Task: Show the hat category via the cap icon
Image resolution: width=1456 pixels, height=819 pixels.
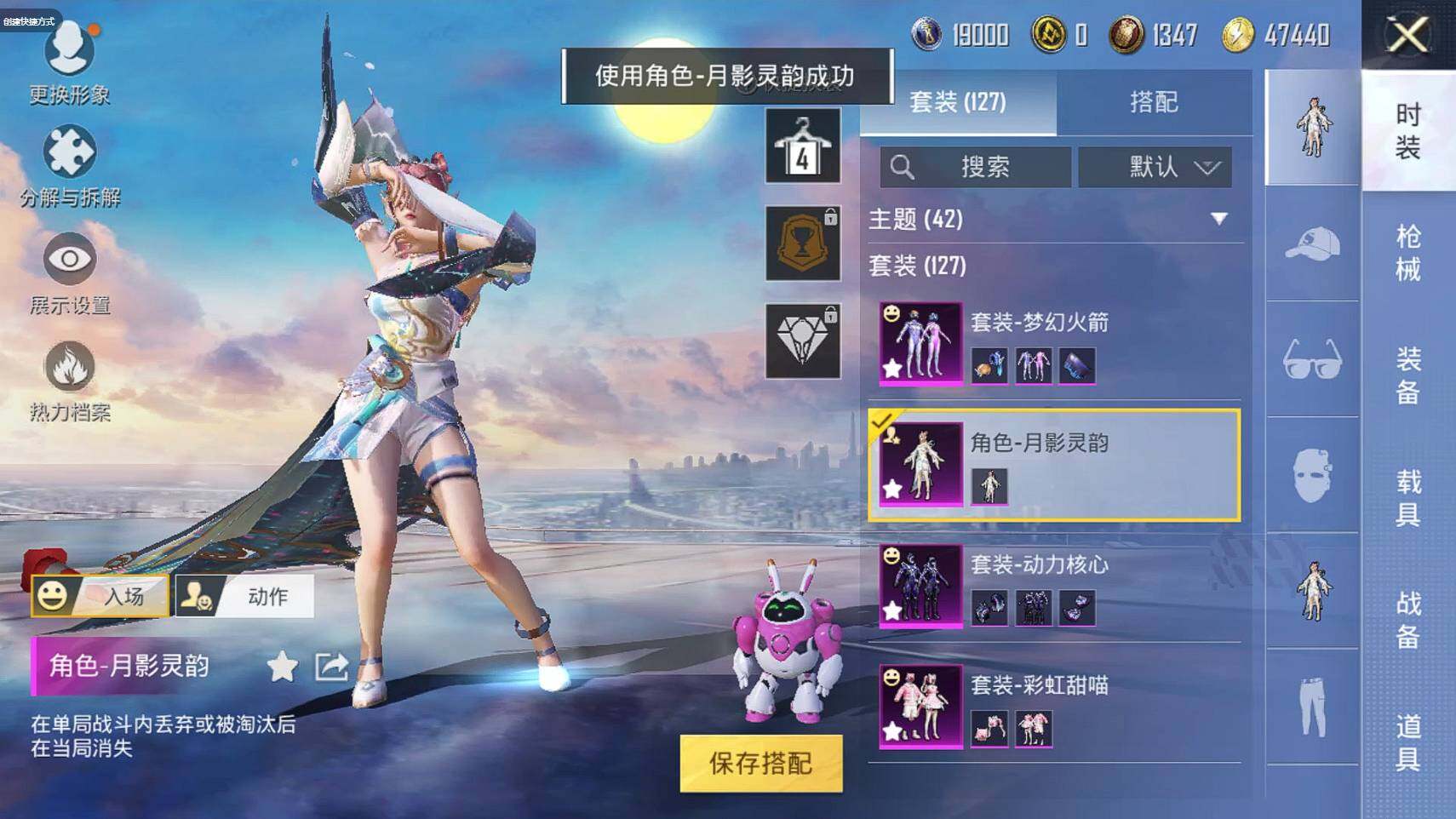Action: point(1312,244)
